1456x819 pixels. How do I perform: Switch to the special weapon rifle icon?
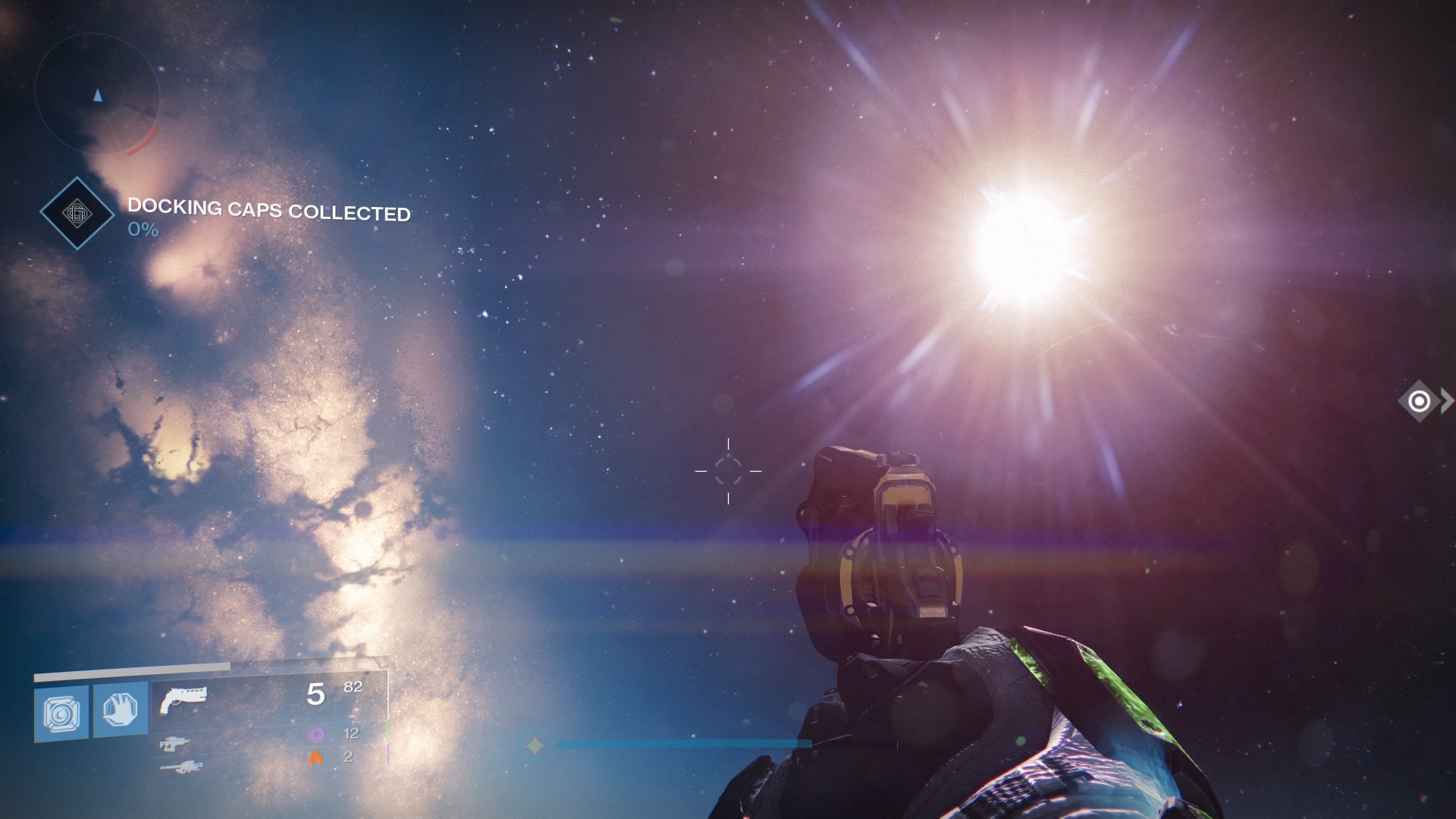[x=175, y=744]
